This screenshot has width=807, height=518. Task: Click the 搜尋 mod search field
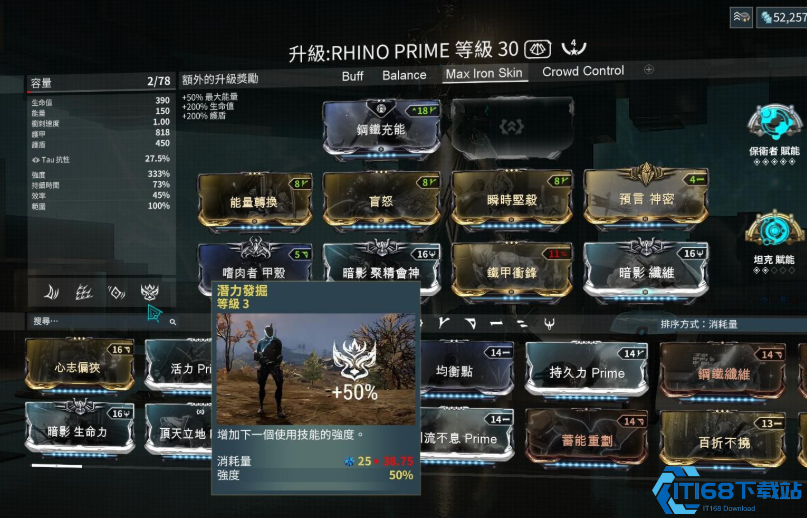coord(100,322)
